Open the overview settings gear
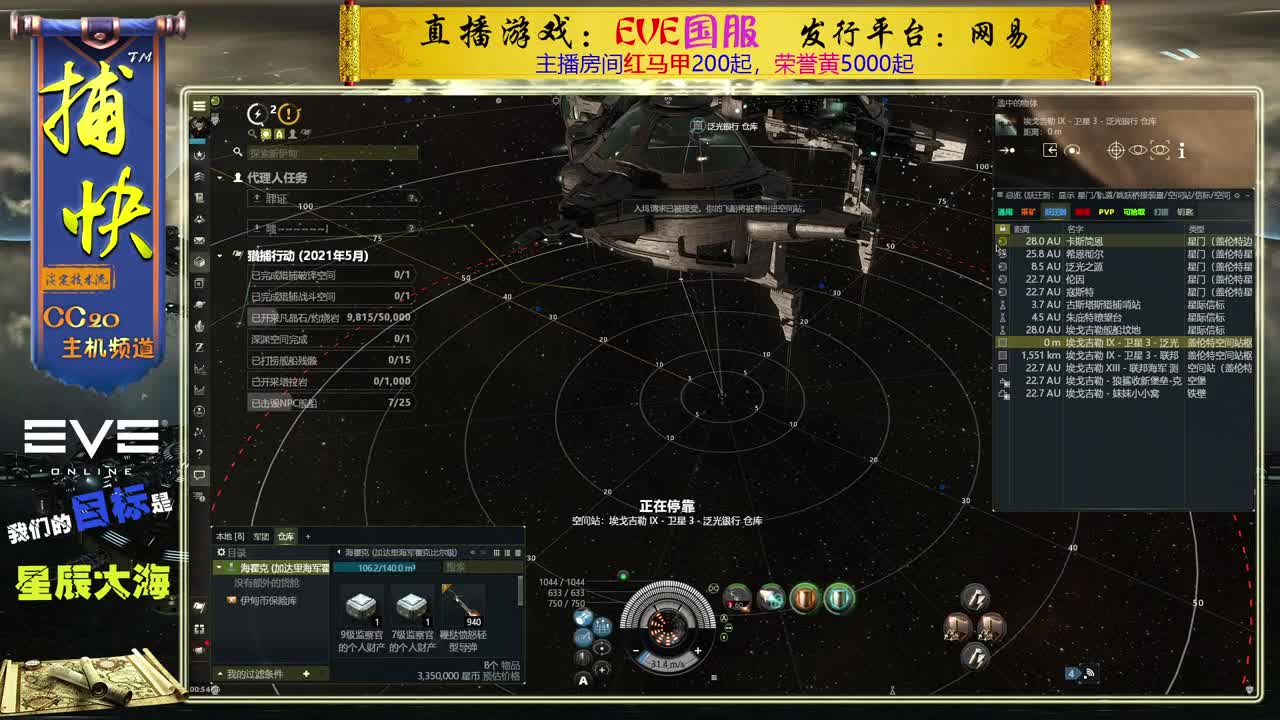The image size is (1280, 720). (1235, 197)
